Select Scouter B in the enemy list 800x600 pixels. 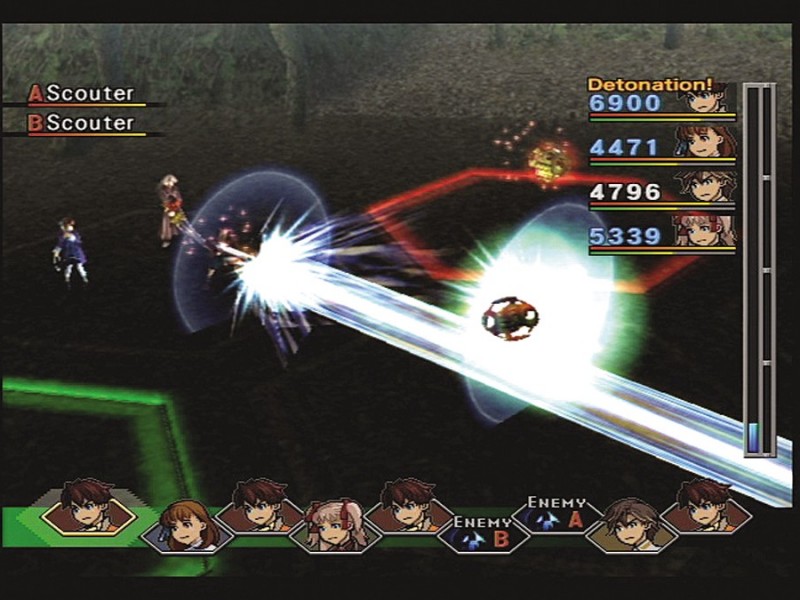[83, 123]
